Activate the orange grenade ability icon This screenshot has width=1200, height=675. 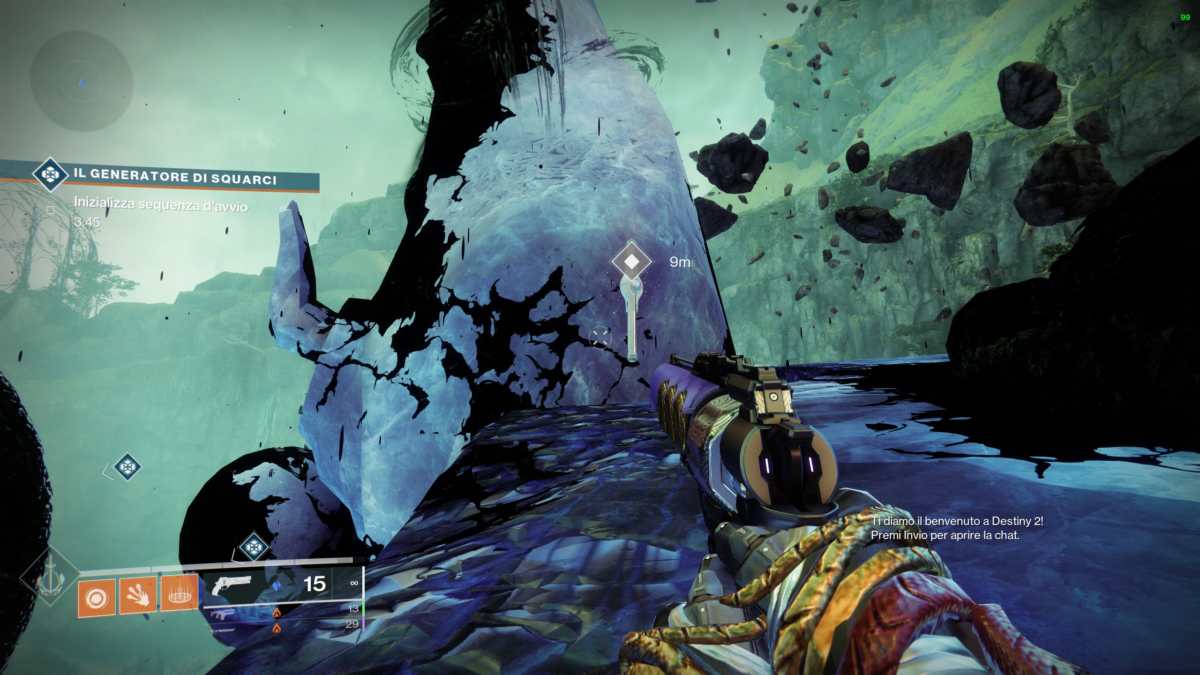point(97,596)
